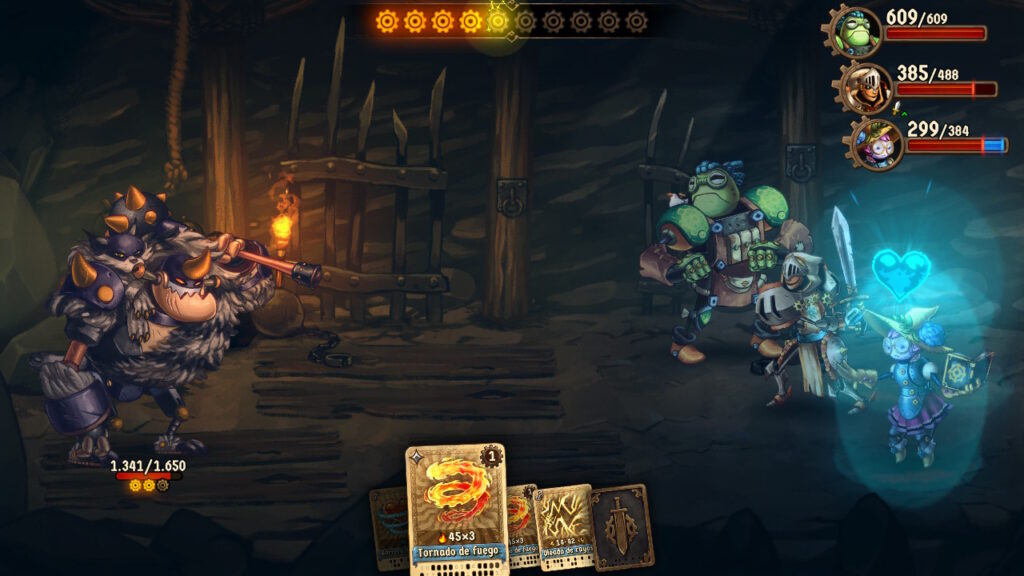
Task: Select the helmeted knight hero portrait
Action: pos(866,88)
